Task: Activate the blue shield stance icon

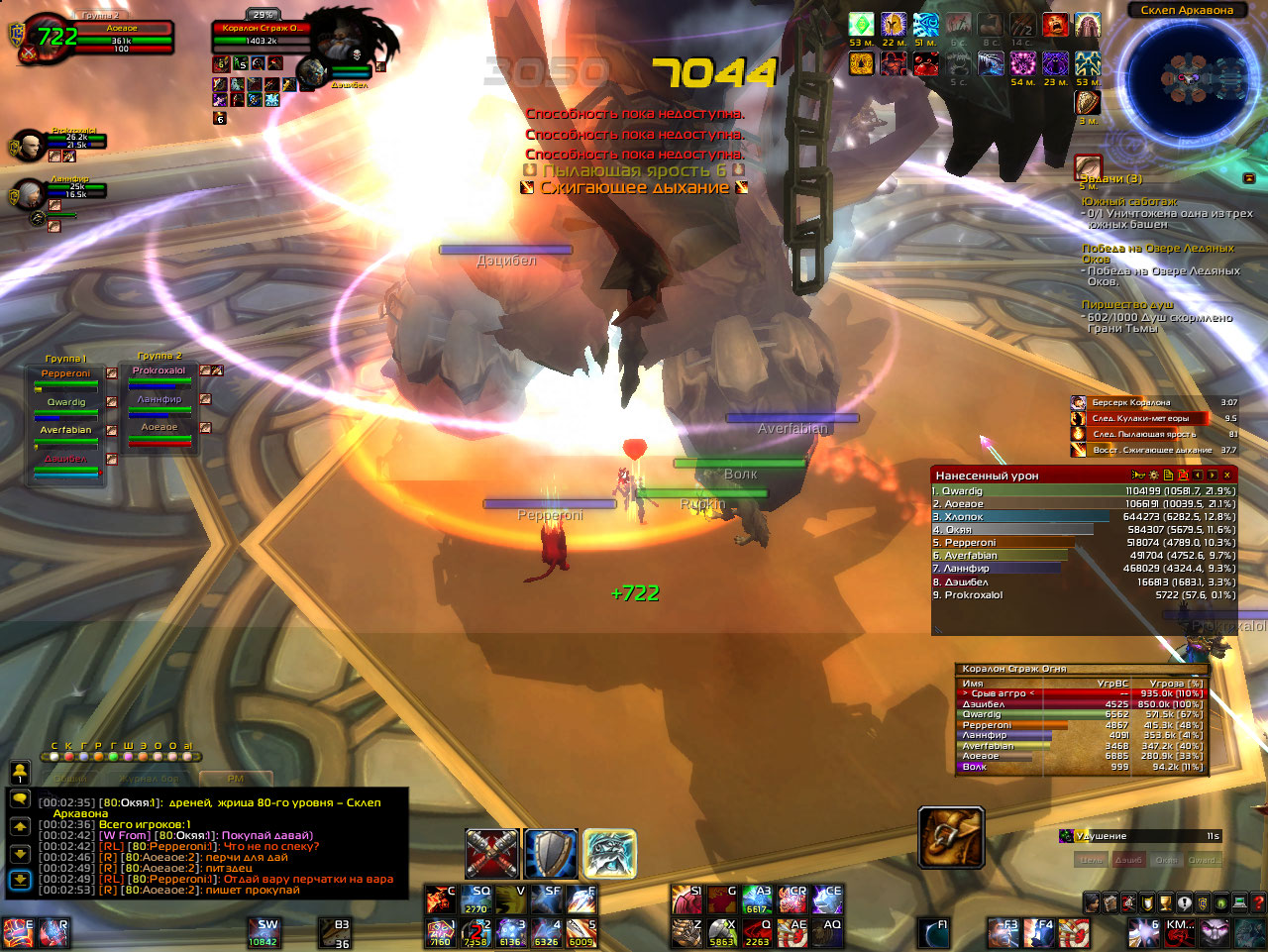Action: [550, 853]
